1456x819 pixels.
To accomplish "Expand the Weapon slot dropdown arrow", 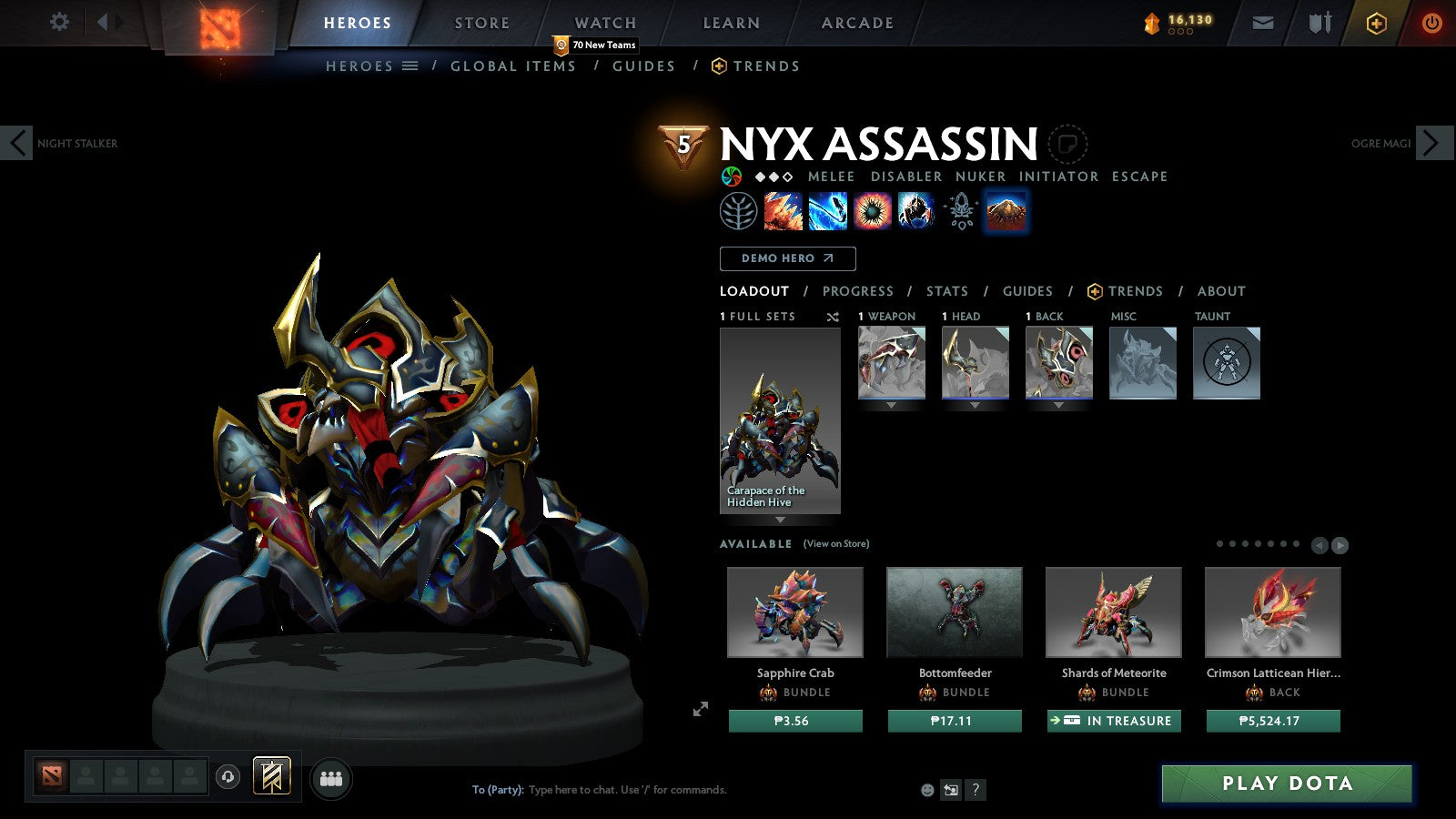I will (891, 406).
